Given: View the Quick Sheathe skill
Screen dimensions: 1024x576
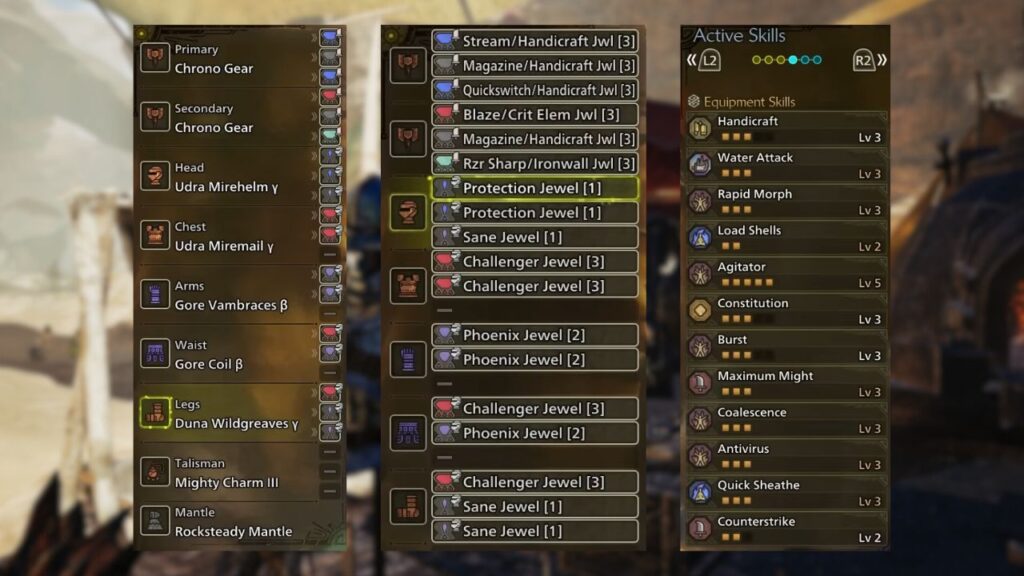Looking at the screenshot, I should point(785,492).
